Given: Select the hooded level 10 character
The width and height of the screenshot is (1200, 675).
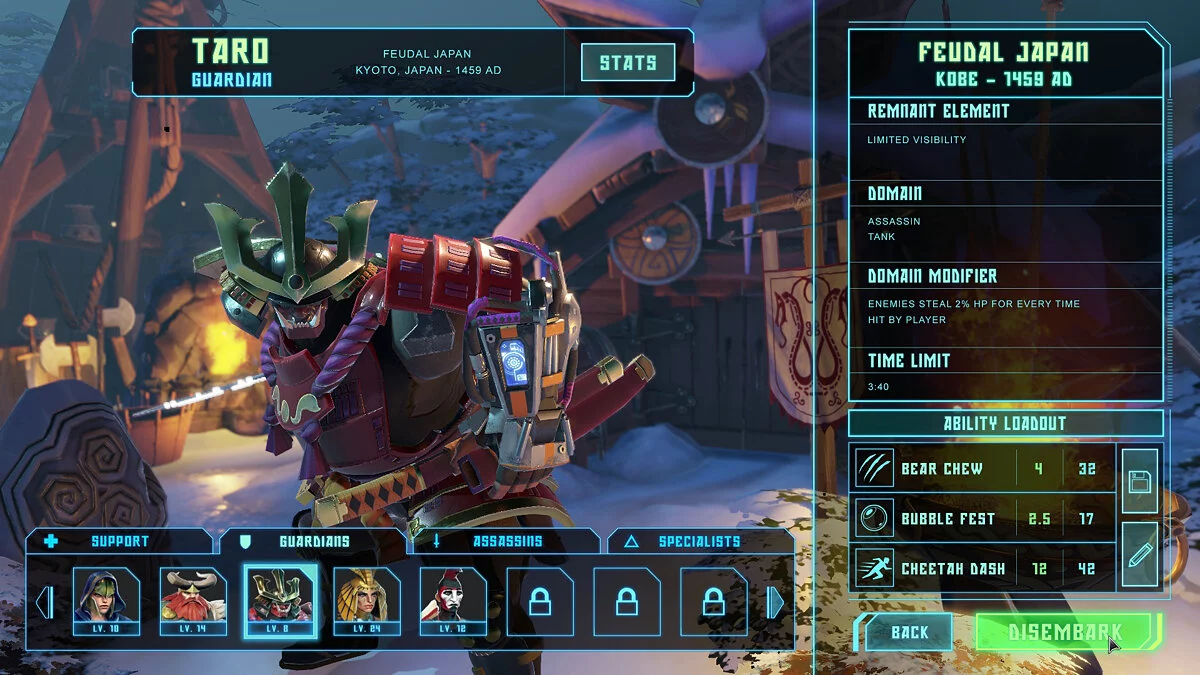Looking at the screenshot, I should [106, 601].
